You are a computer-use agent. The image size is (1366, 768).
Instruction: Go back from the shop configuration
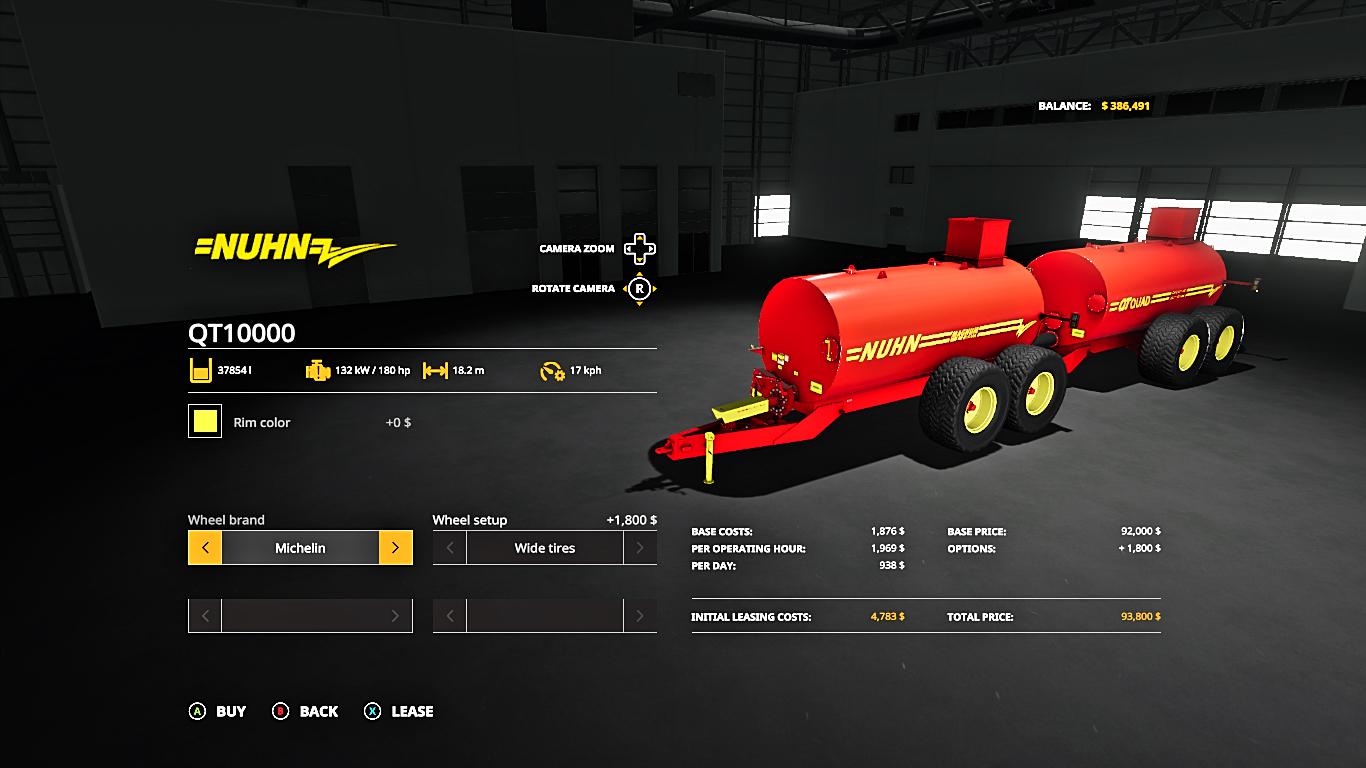point(306,711)
